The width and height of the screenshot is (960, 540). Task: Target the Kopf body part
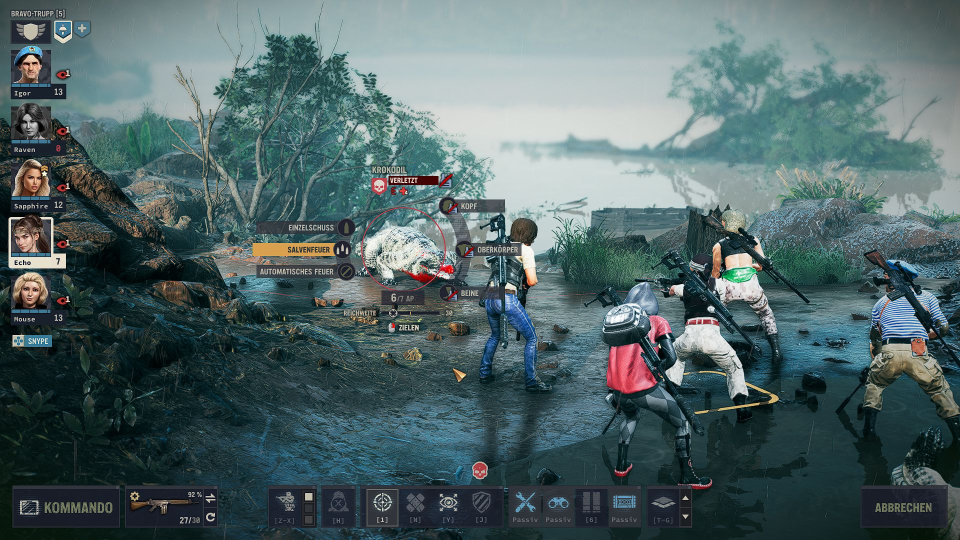(472, 206)
